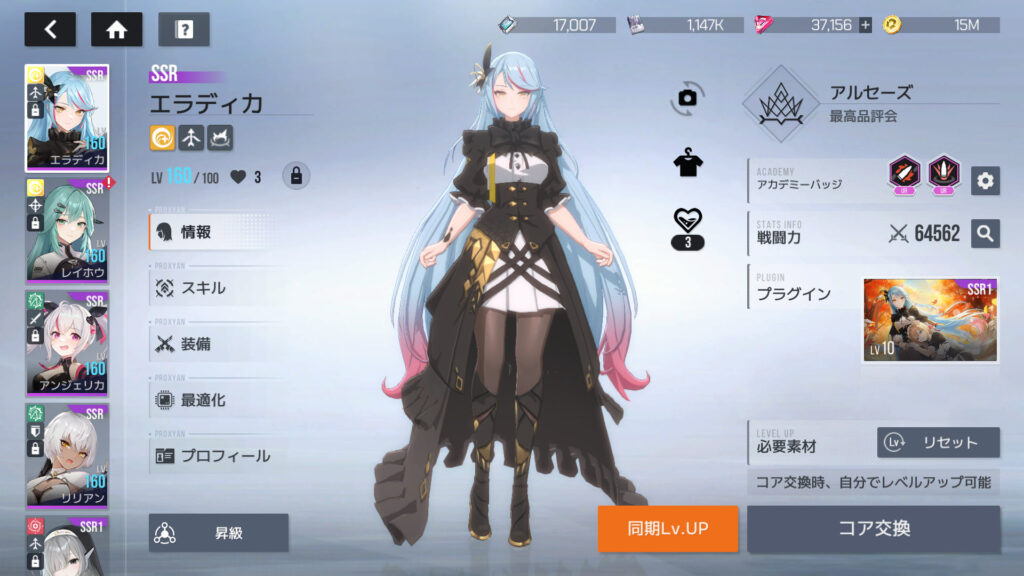Add gems with the plus button
The height and width of the screenshot is (576, 1024).
click(x=865, y=25)
